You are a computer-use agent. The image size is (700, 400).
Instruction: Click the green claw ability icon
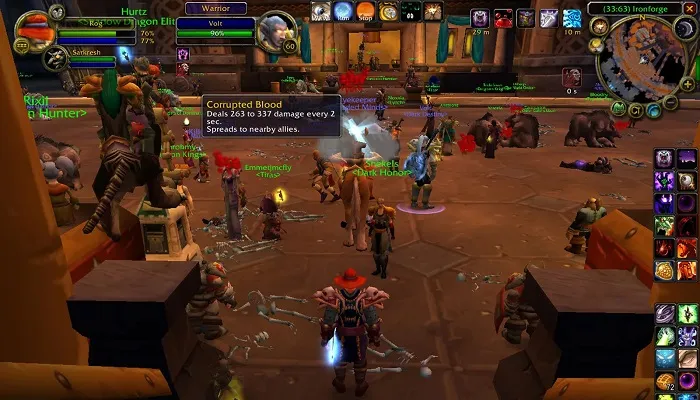coord(687,313)
